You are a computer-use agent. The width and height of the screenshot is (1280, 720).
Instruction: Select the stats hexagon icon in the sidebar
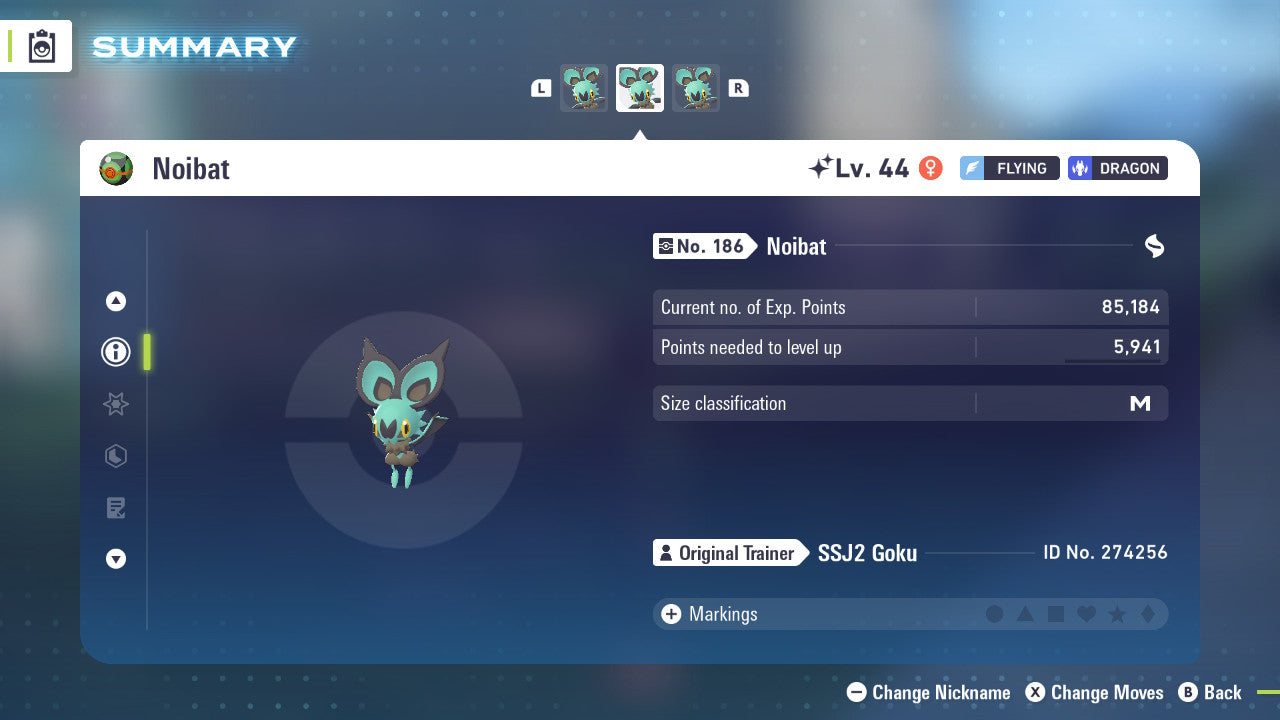pos(115,456)
